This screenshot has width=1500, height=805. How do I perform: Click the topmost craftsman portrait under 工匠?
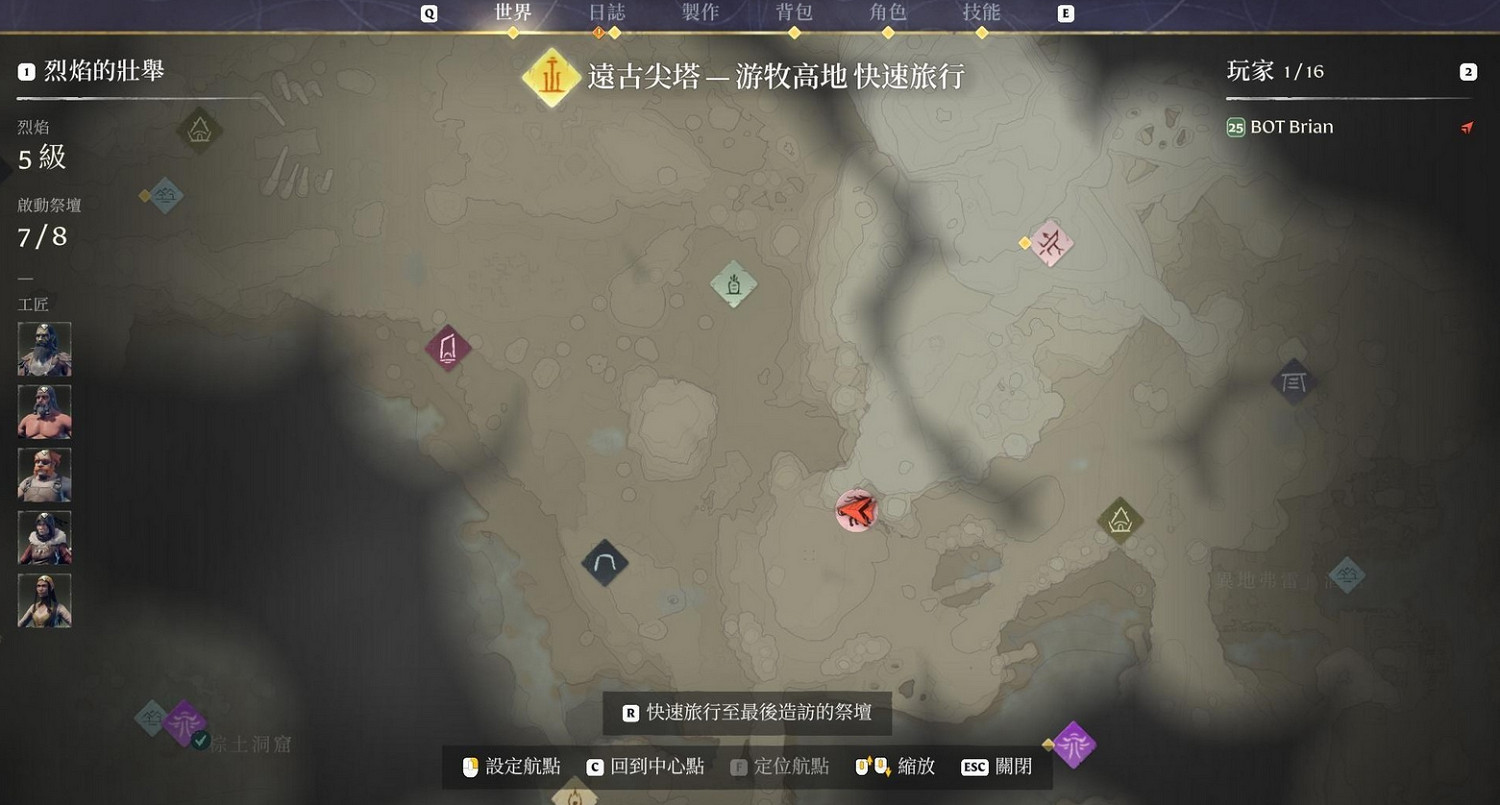click(44, 348)
